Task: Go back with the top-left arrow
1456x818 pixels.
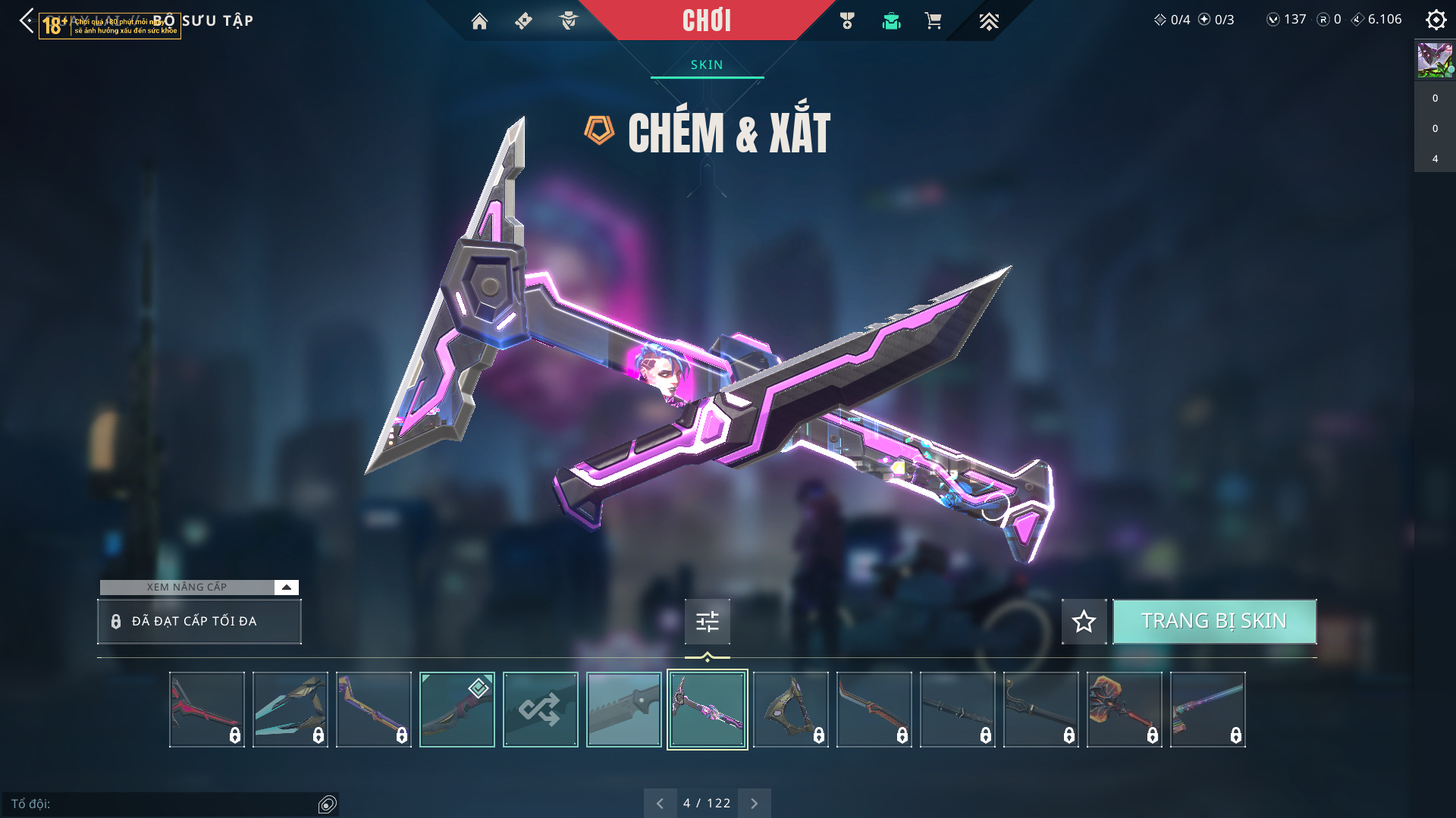Action: pyautogui.click(x=27, y=20)
